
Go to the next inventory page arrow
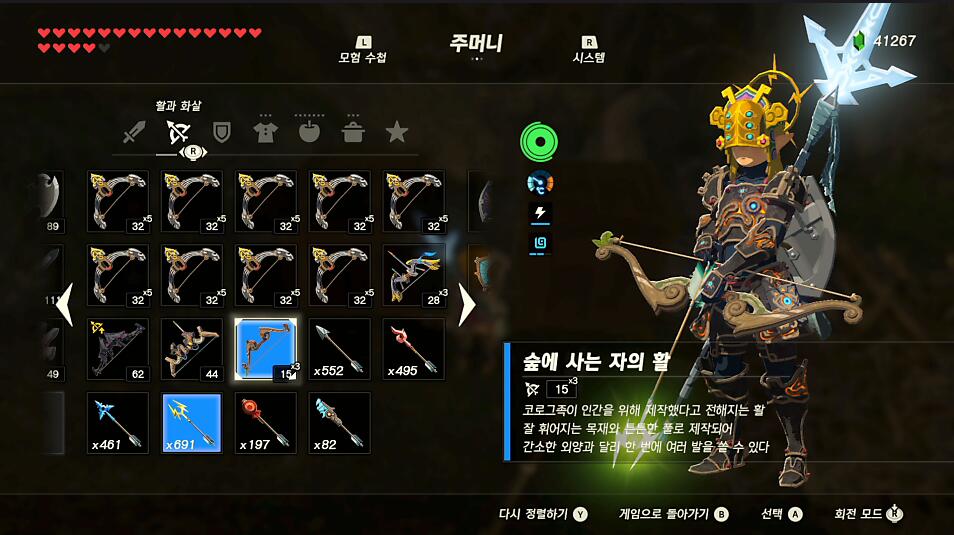[x=466, y=305]
